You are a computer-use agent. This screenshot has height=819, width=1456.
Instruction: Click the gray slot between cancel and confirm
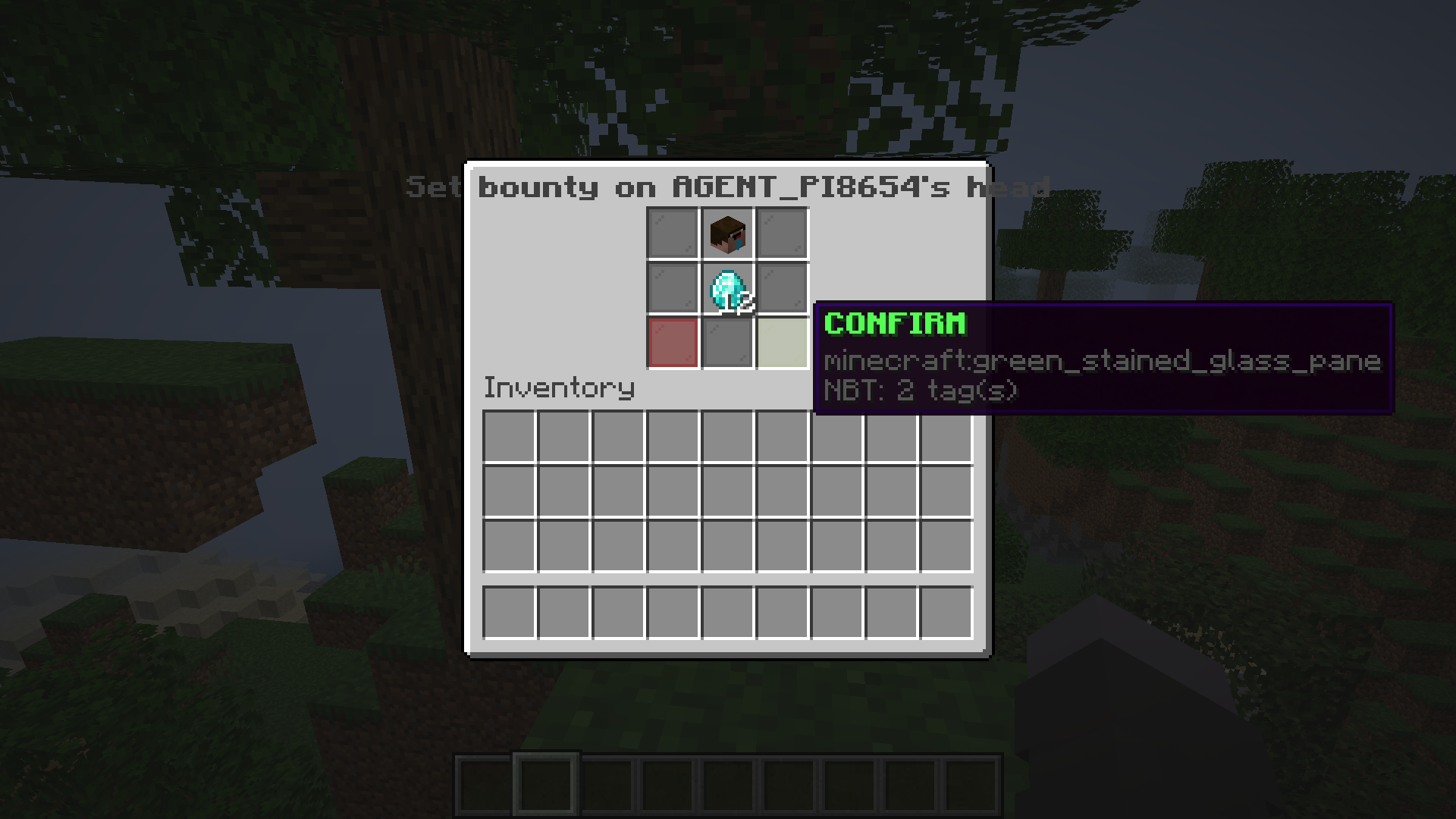click(727, 344)
